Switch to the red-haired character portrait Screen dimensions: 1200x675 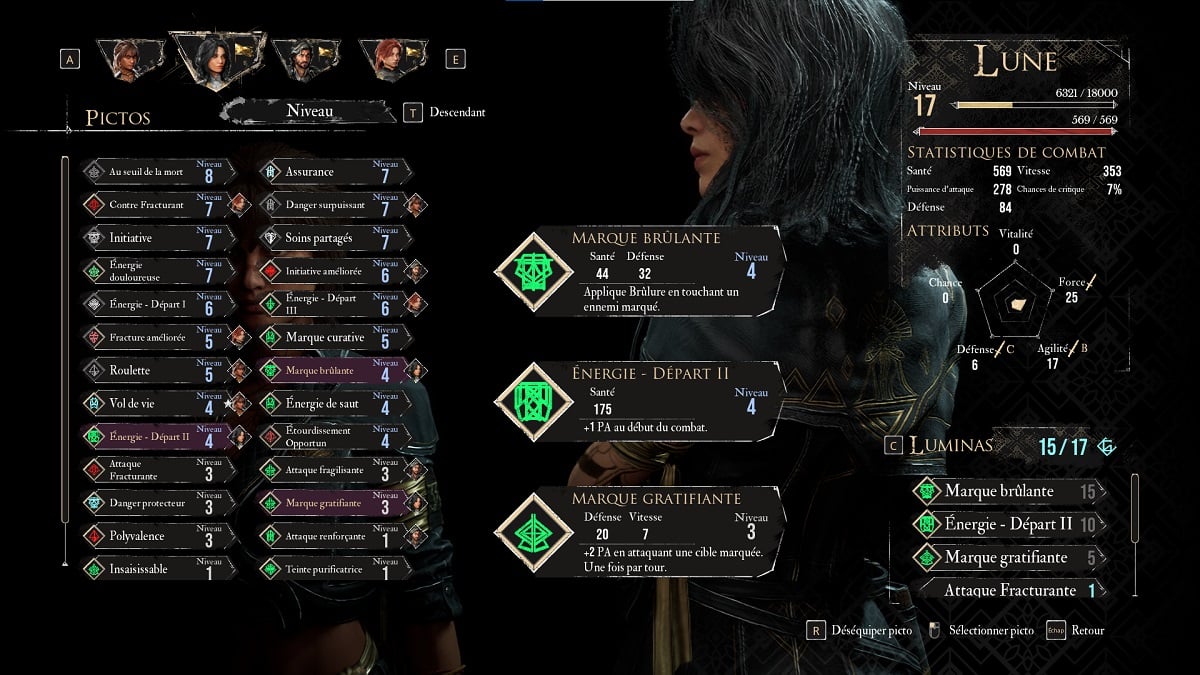pyautogui.click(x=389, y=58)
